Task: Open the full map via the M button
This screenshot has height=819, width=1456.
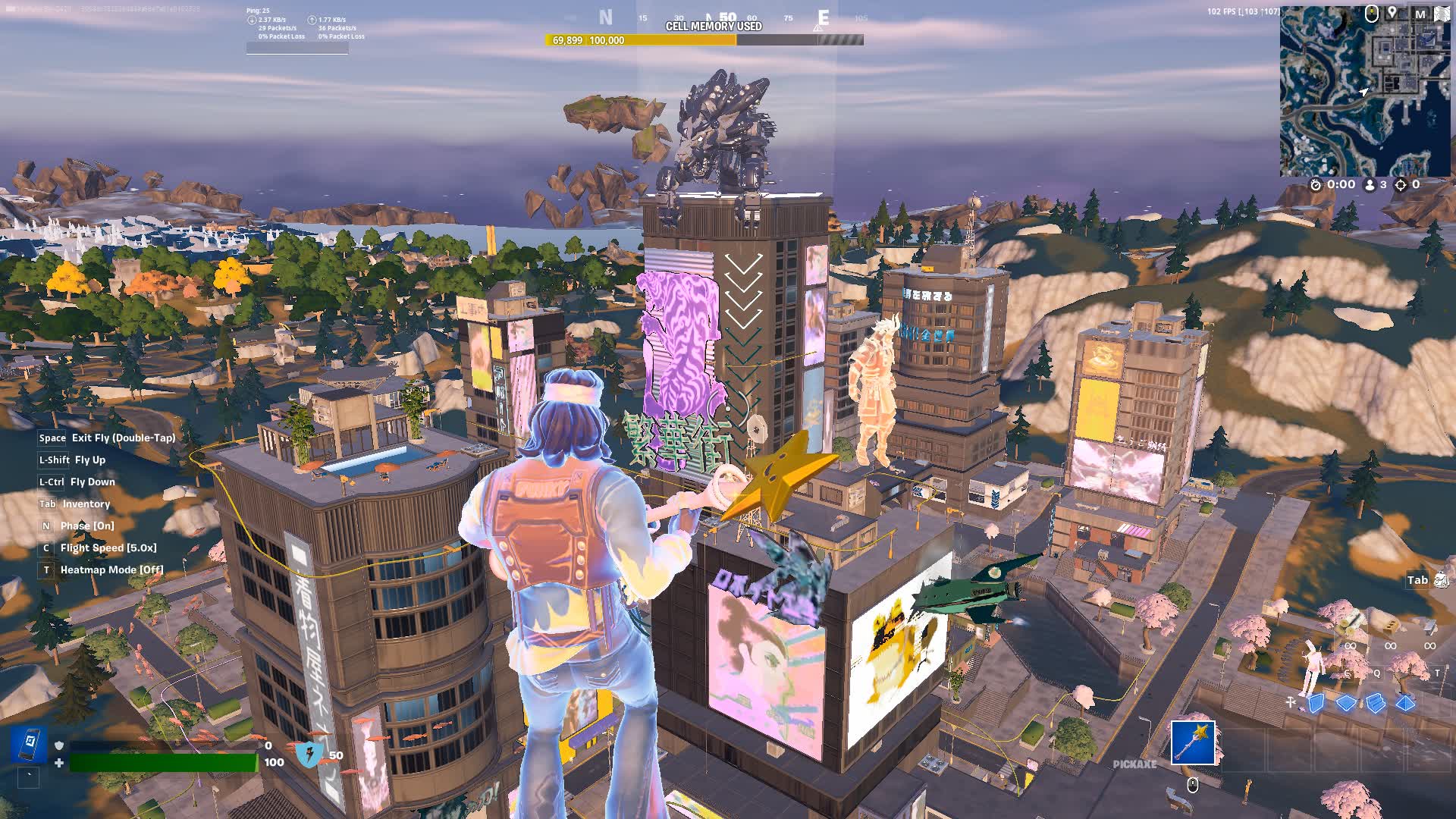Action: 1420,13
